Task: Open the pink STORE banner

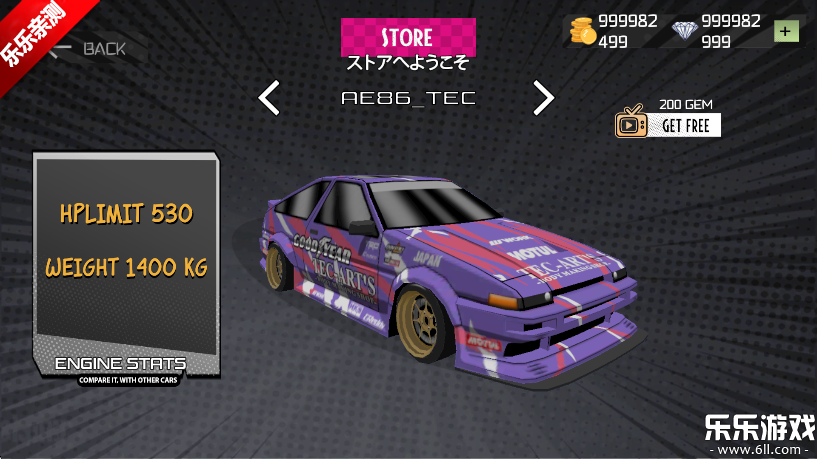Action: pyautogui.click(x=408, y=37)
